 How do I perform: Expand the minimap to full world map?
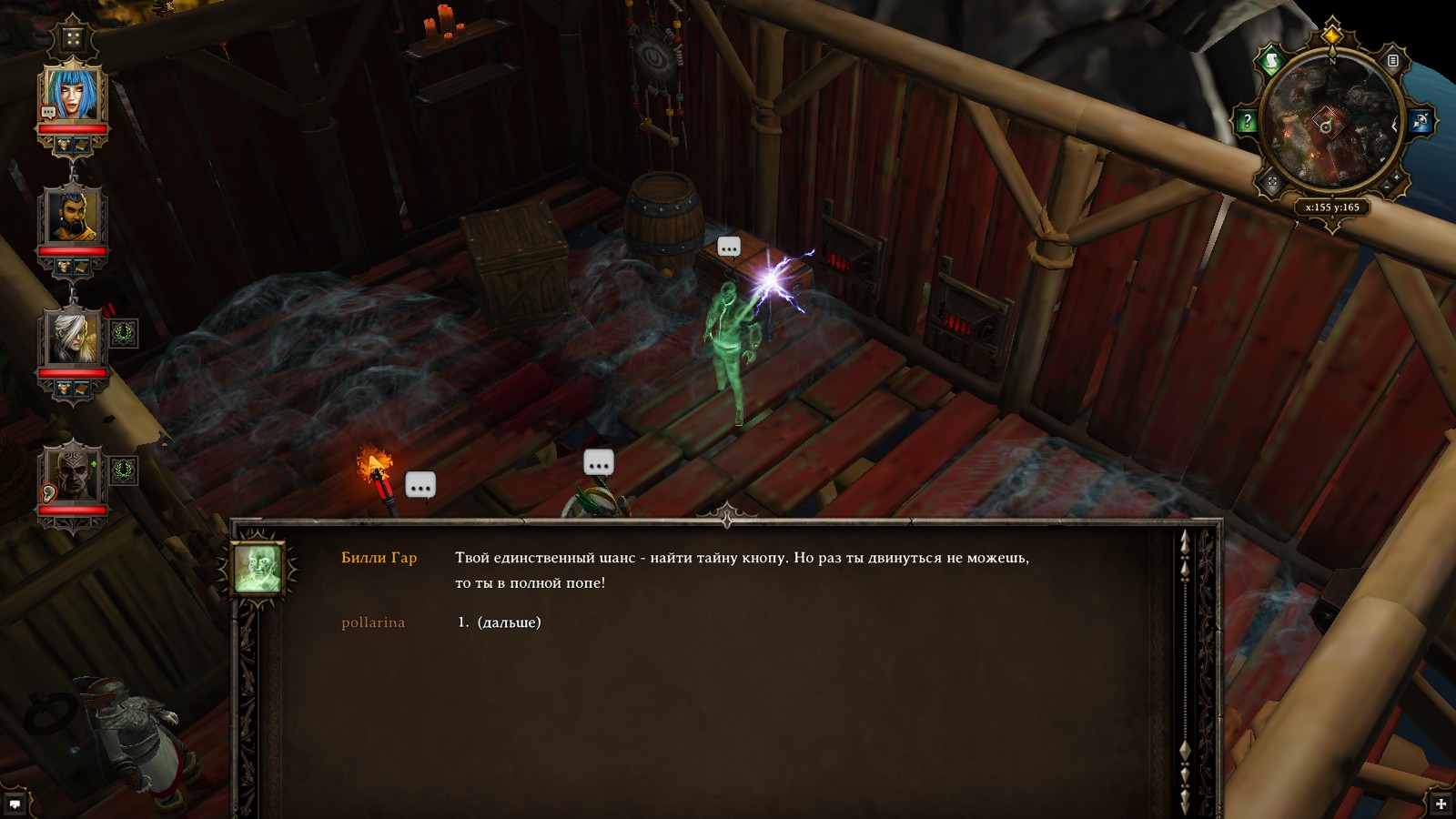(x=1271, y=179)
